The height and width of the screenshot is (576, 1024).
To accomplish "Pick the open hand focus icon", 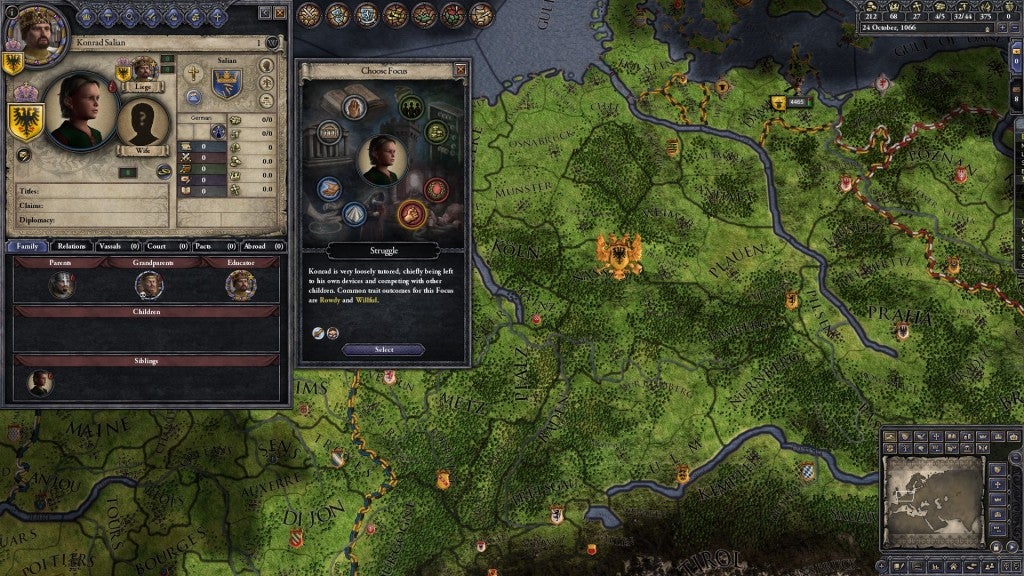I will (x=356, y=106).
